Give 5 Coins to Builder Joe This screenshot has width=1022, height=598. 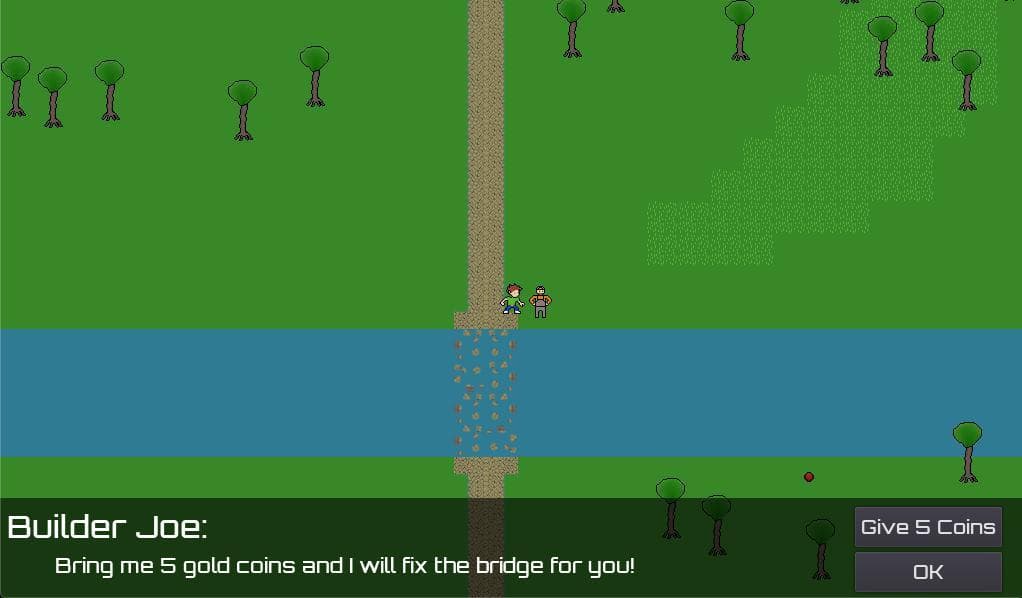pyautogui.click(x=927, y=527)
